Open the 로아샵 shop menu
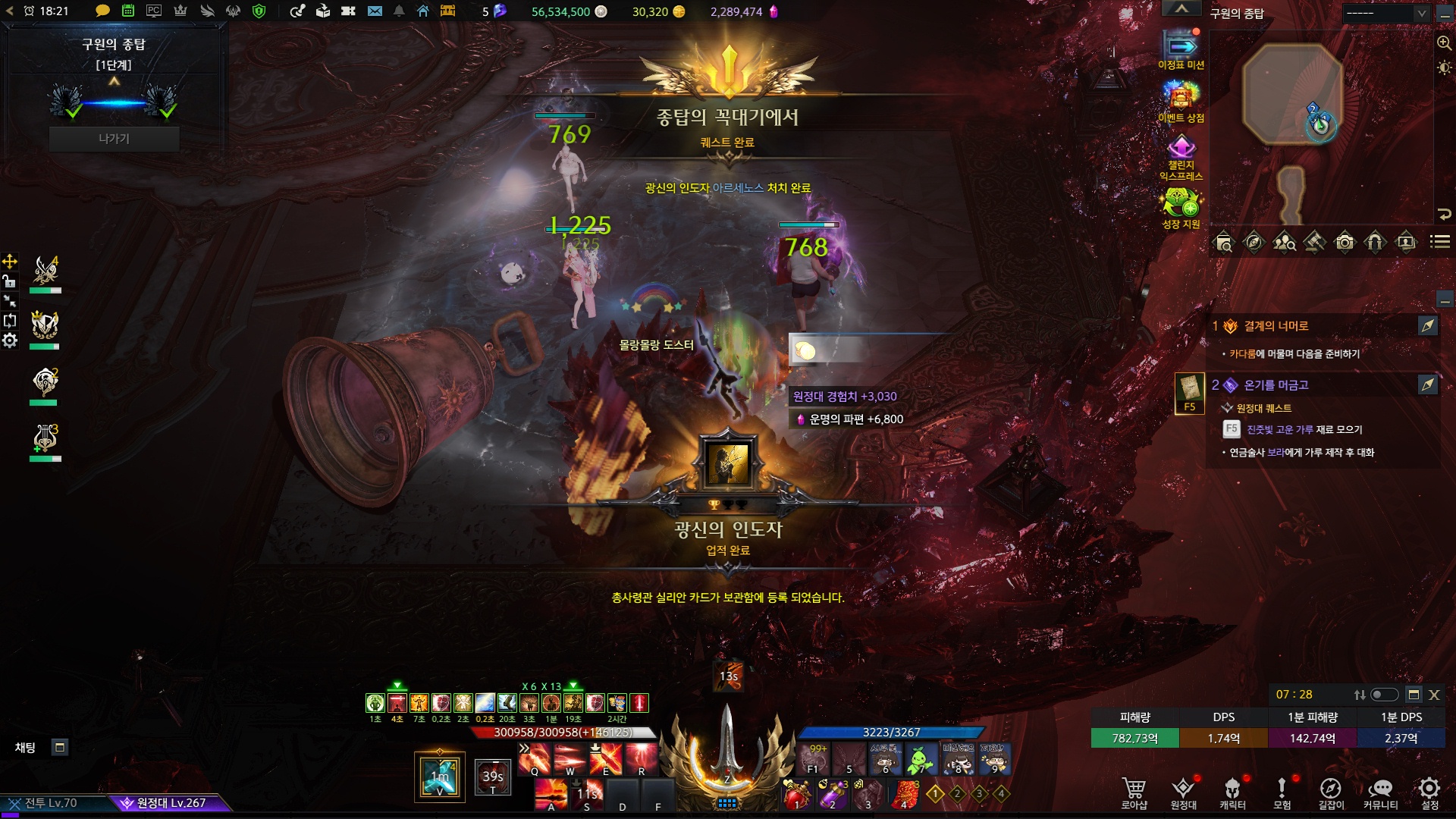Screen dimensions: 1456x819 point(1134,792)
